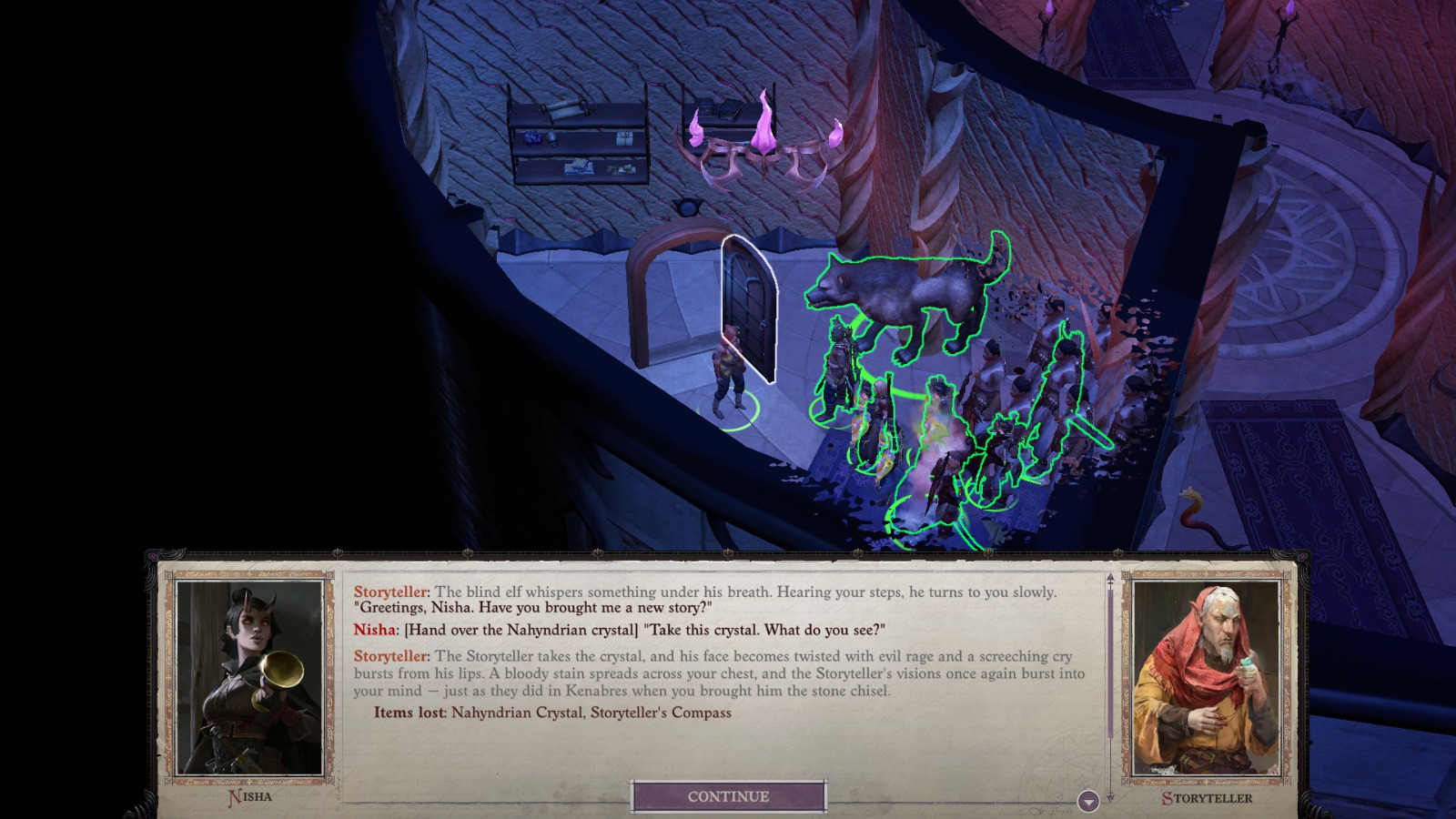The image size is (1456, 819).
Task: Click the scrollbar up arrow above the text
Action: 1109,579
